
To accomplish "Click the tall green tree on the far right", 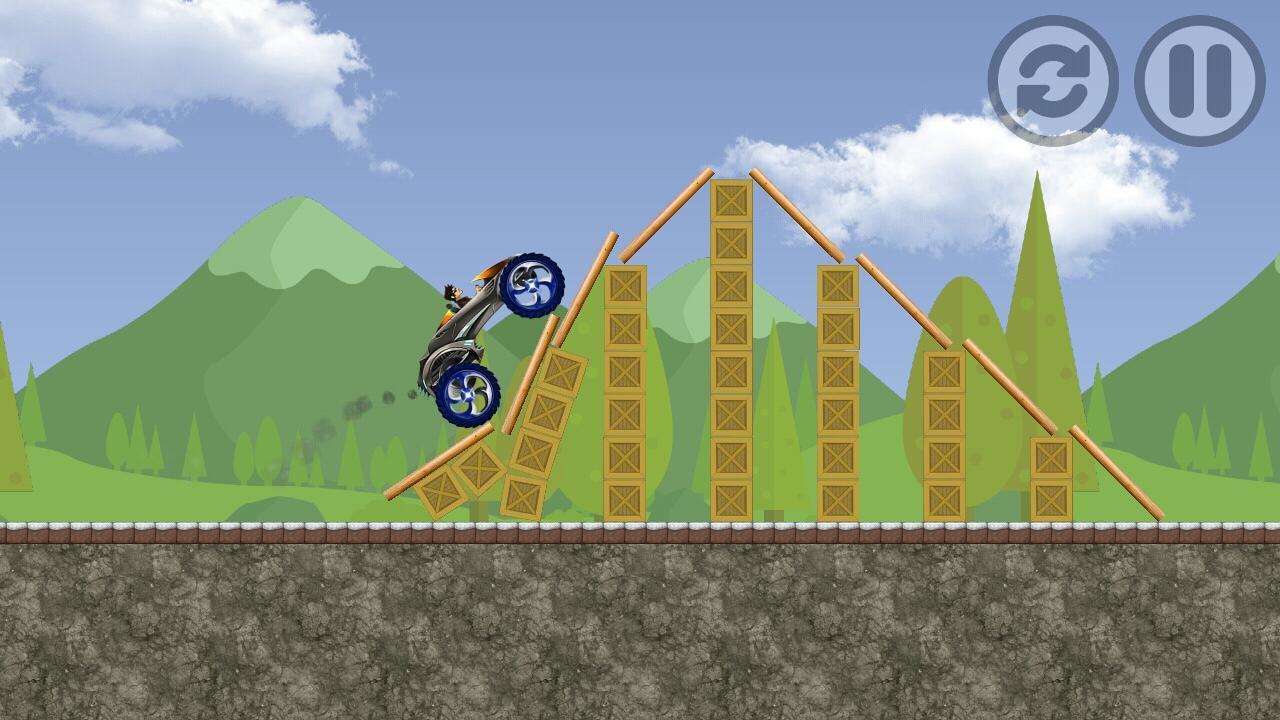I will (1040, 300).
